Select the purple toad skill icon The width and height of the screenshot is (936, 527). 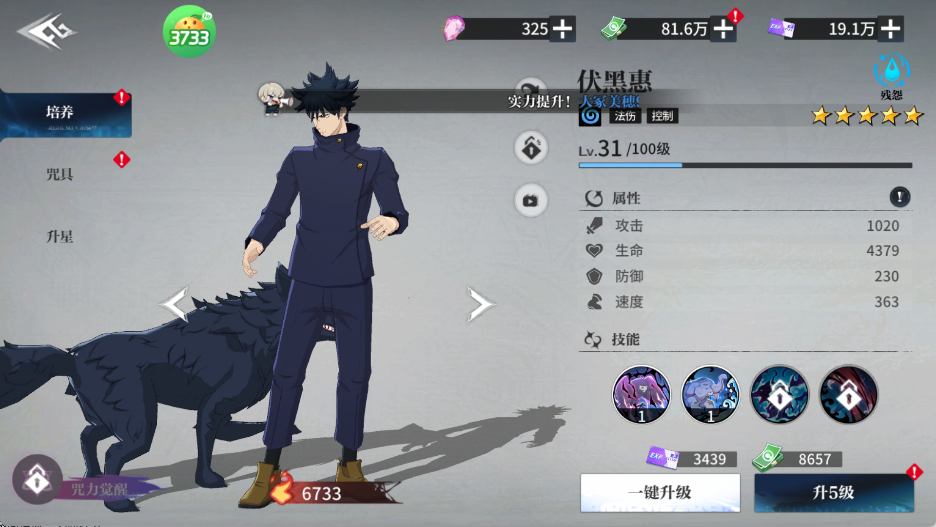click(641, 393)
